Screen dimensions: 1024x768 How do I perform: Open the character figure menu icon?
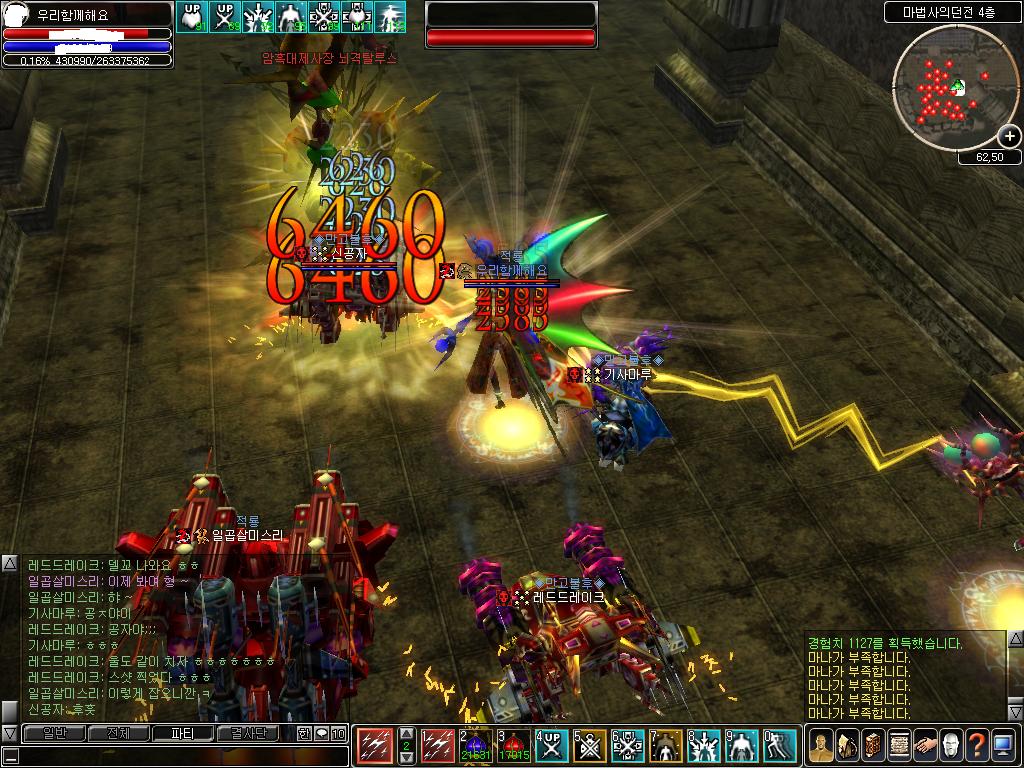[821, 745]
